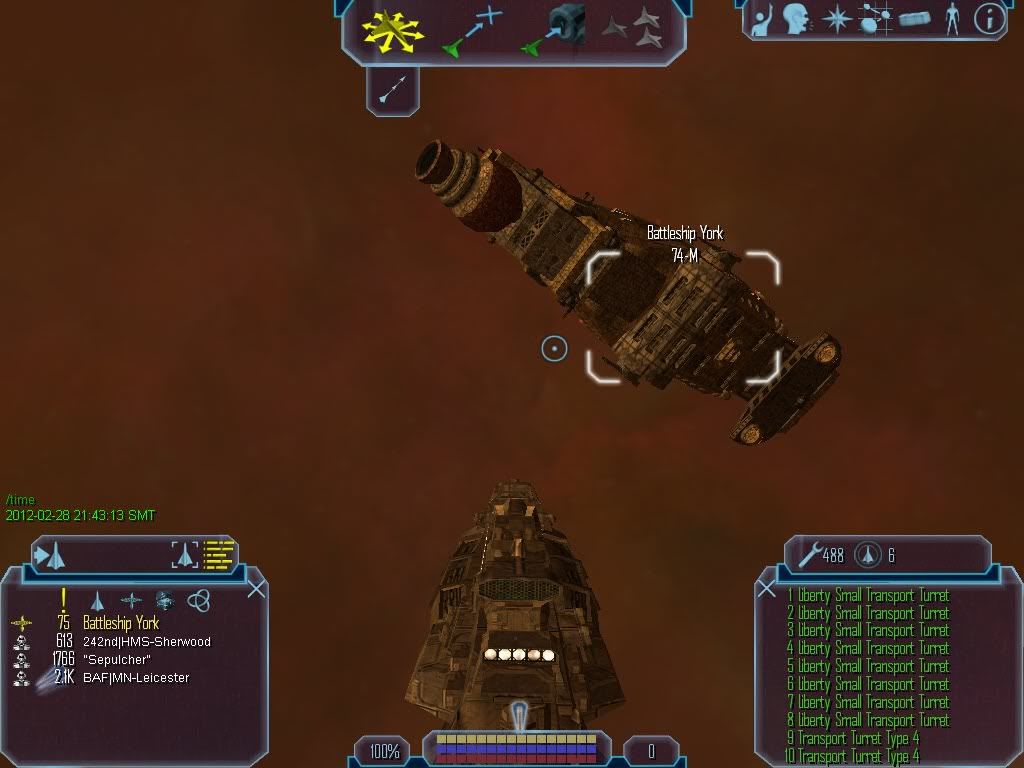Open the talking head chat icon
The image size is (1024, 768).
[x=796, y=18]
